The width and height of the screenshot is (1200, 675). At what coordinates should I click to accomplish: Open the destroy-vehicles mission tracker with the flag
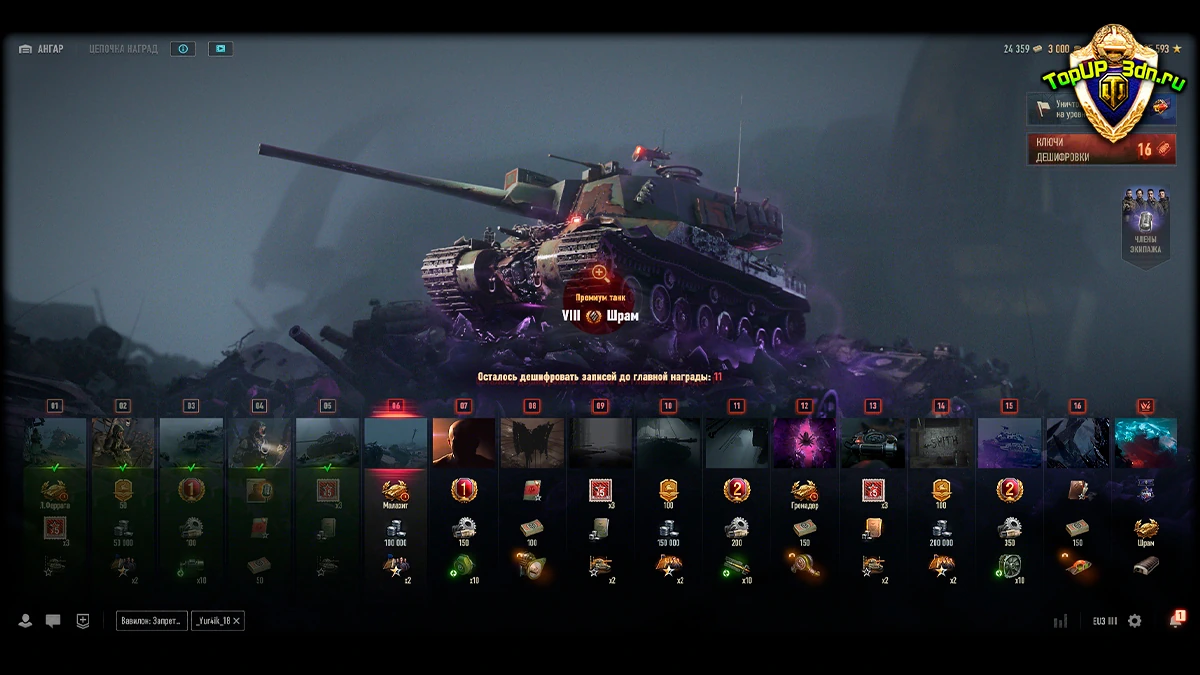click(x=1060, y=108)
